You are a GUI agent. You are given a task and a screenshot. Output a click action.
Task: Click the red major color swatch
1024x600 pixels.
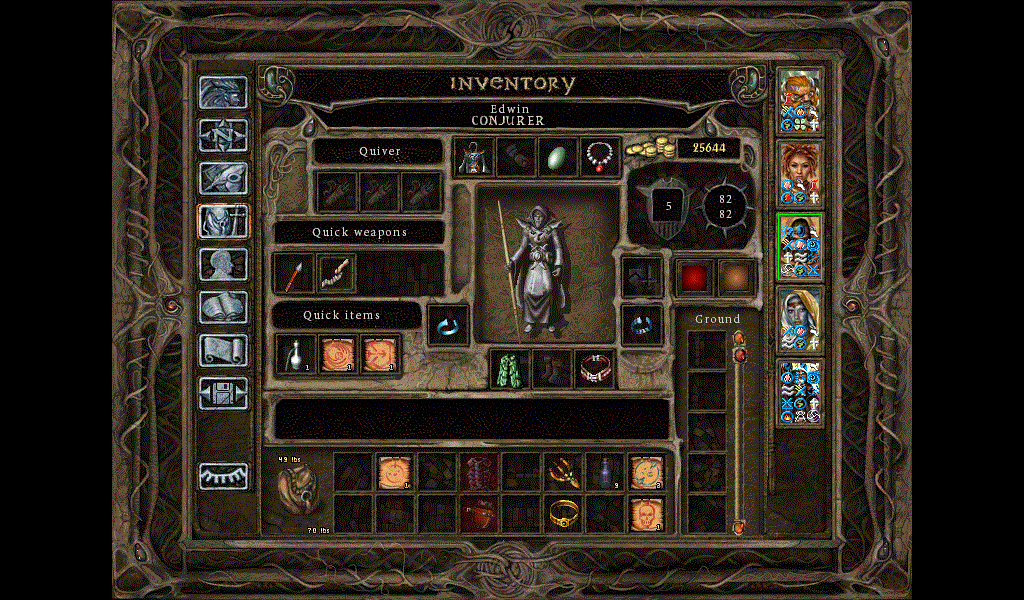[x=694, y=277]
